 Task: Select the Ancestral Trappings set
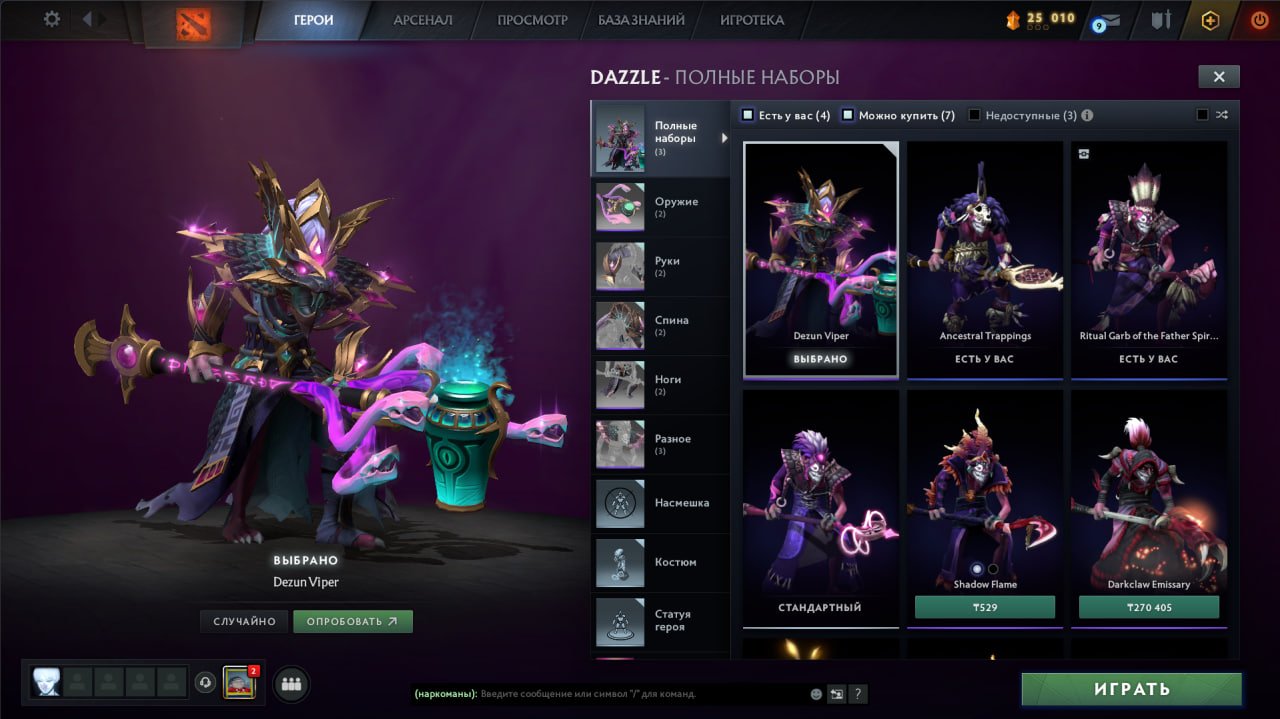tap(985, 260)
